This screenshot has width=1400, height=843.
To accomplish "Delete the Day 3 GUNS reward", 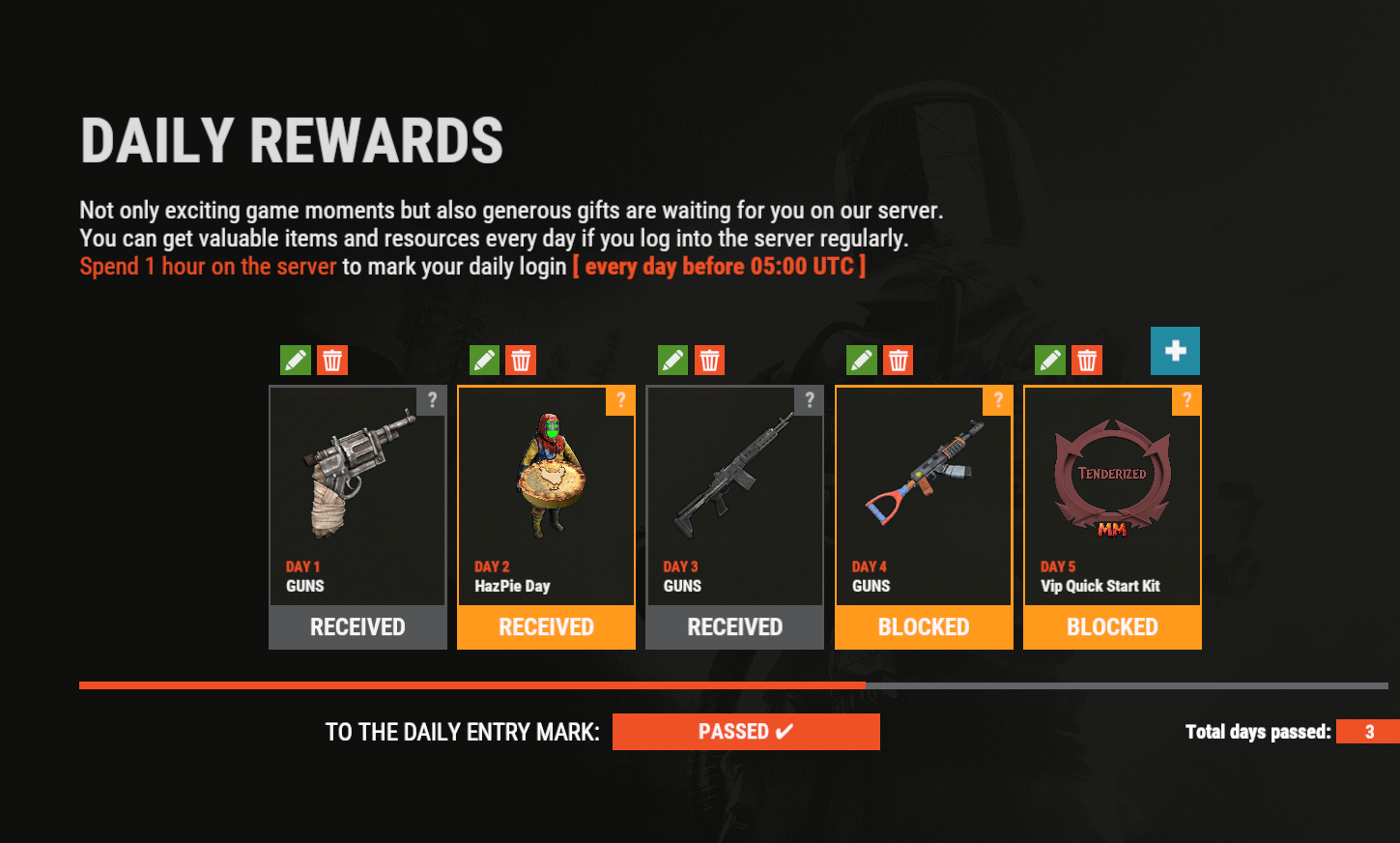I will click(709, 361).
